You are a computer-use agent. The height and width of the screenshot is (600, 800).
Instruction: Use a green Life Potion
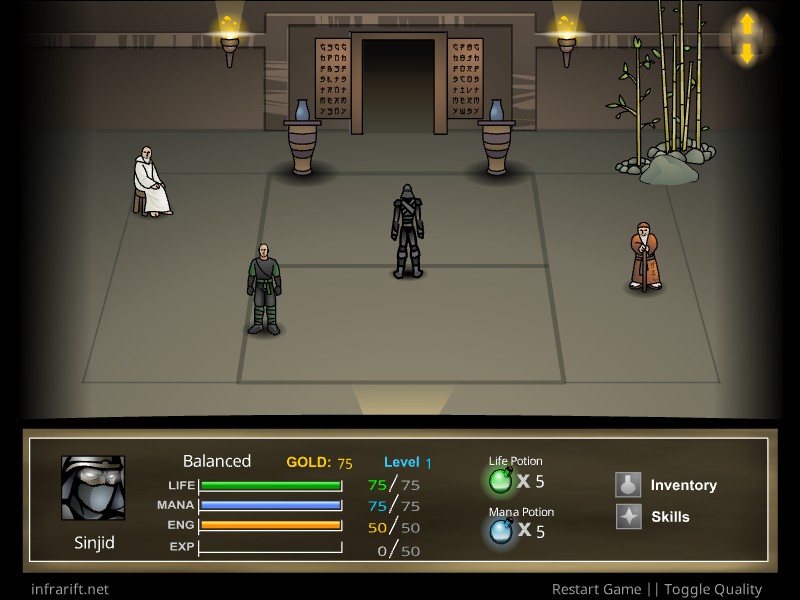click(x=500, y=482)
